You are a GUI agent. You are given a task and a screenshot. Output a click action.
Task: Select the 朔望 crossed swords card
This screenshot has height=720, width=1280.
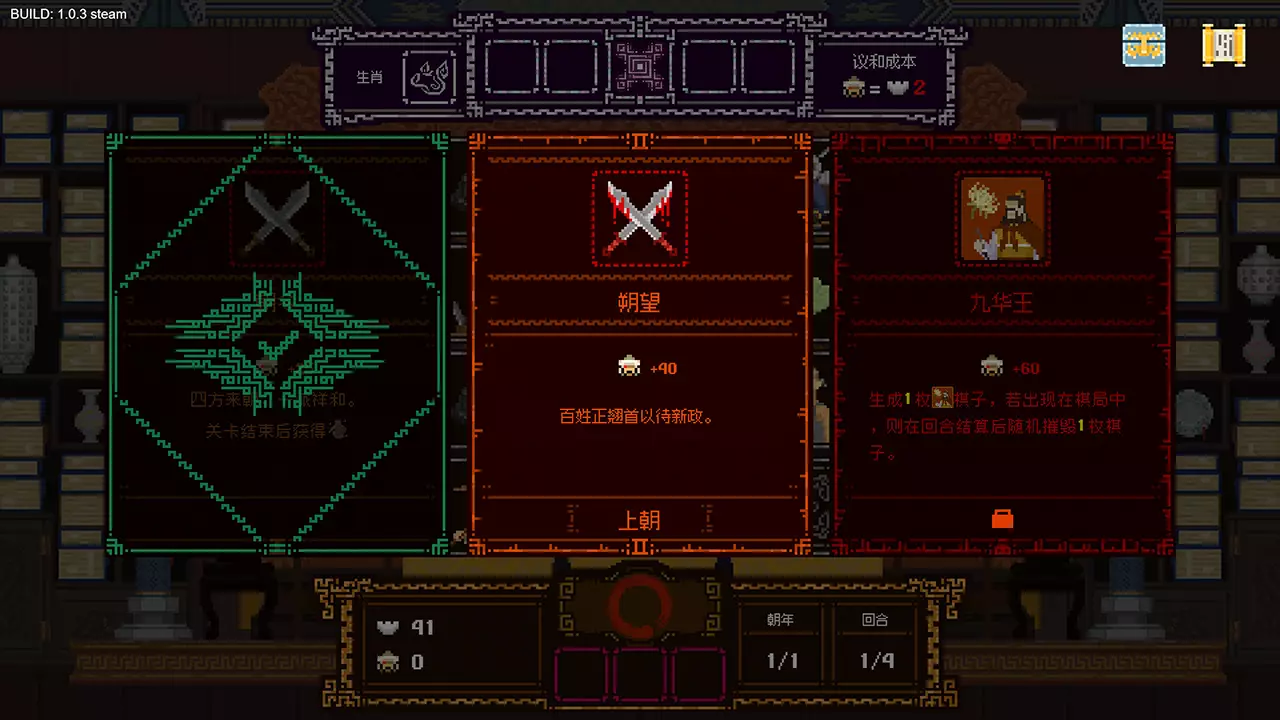(x=639, y=340)
